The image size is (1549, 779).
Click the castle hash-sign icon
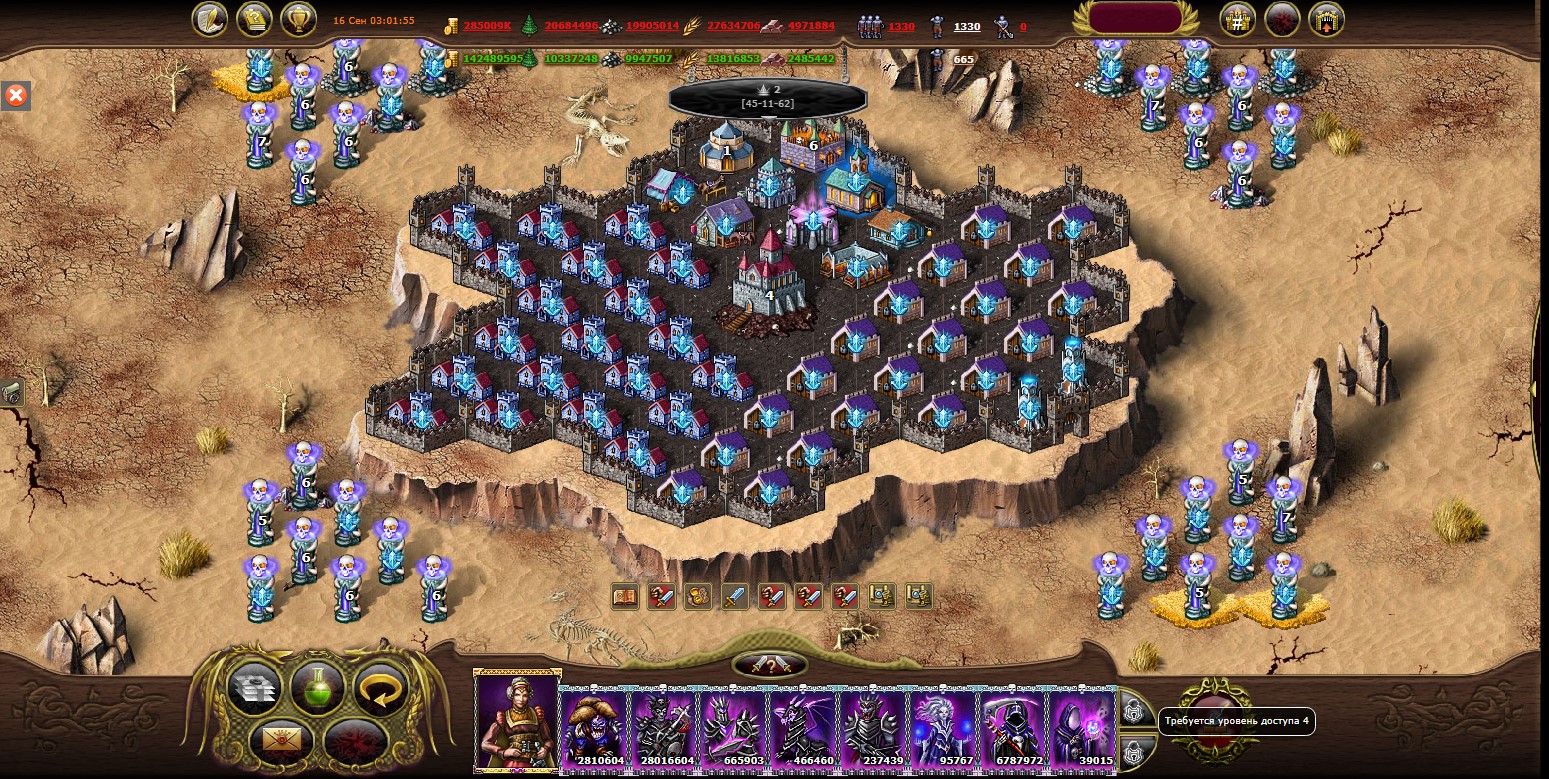(1238, 19)
